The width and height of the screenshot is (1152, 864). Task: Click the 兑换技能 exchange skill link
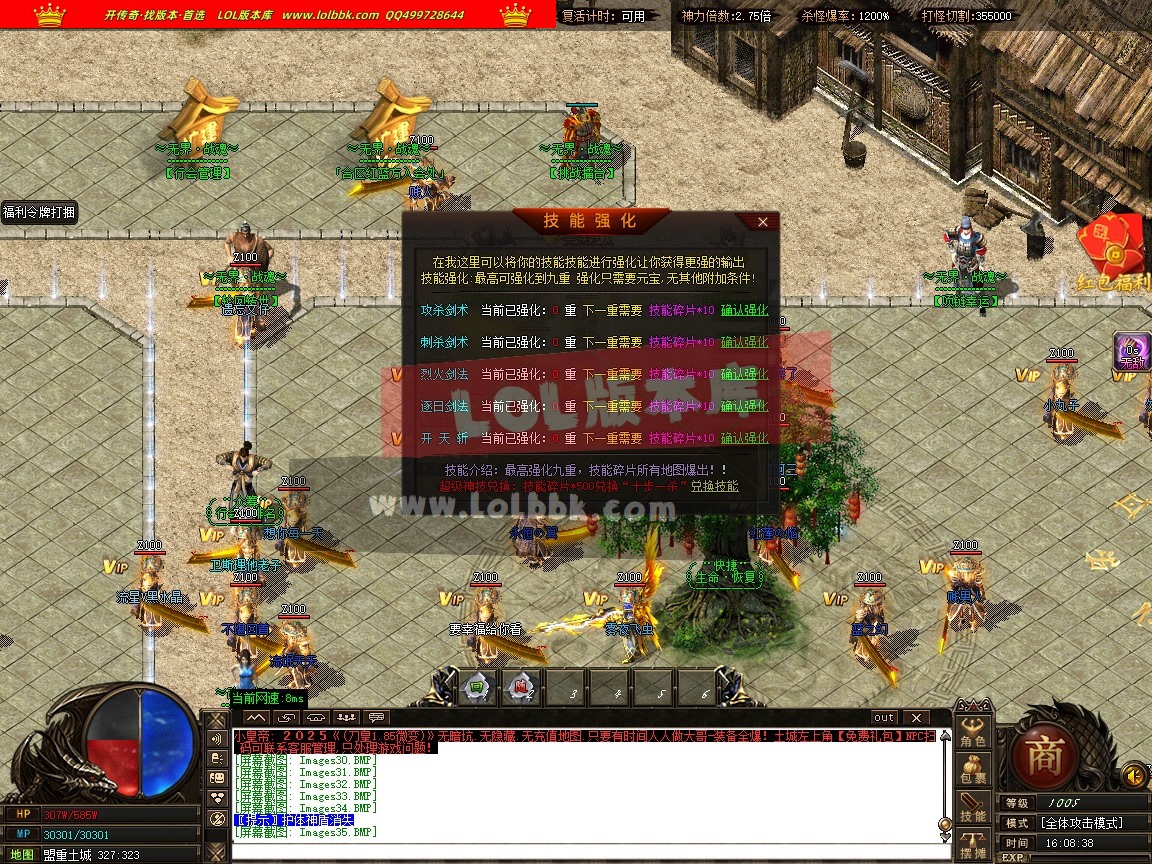tap(714, 486)
